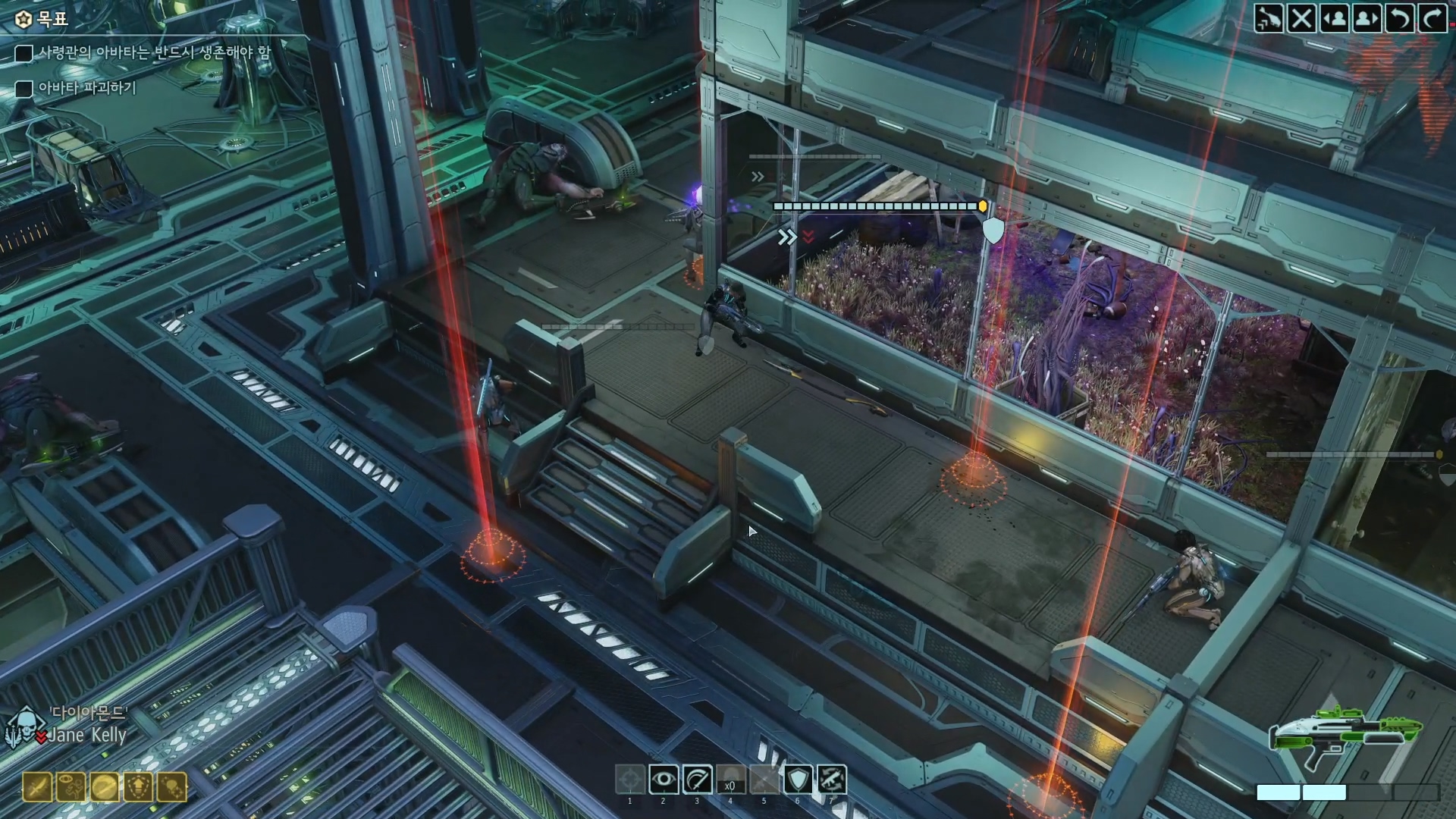This screenshot has height=819, width=1456.
Task: Call the Skyranger evac button
Action: 1268,17
